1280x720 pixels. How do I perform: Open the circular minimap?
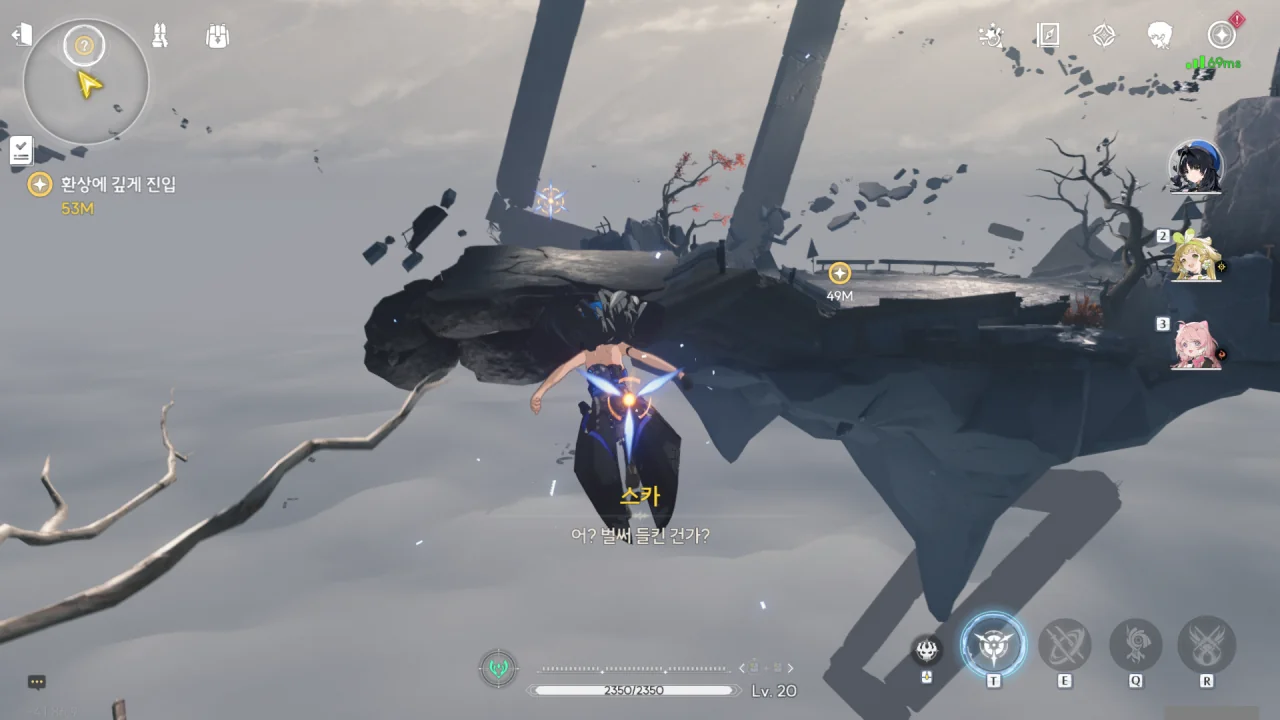pos(86,81)
